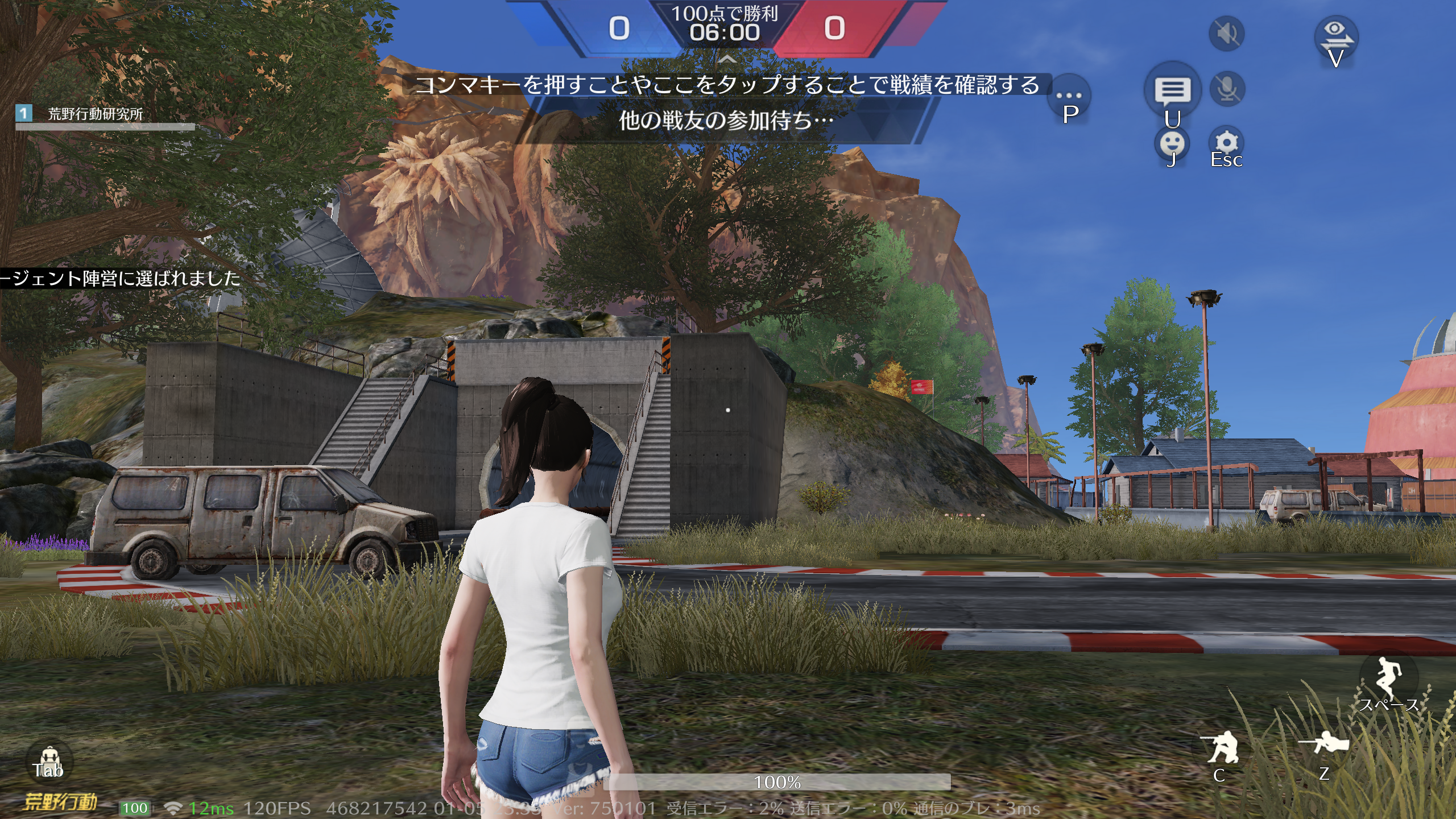Toggle the microphone voice chat

pos(1227,89)
